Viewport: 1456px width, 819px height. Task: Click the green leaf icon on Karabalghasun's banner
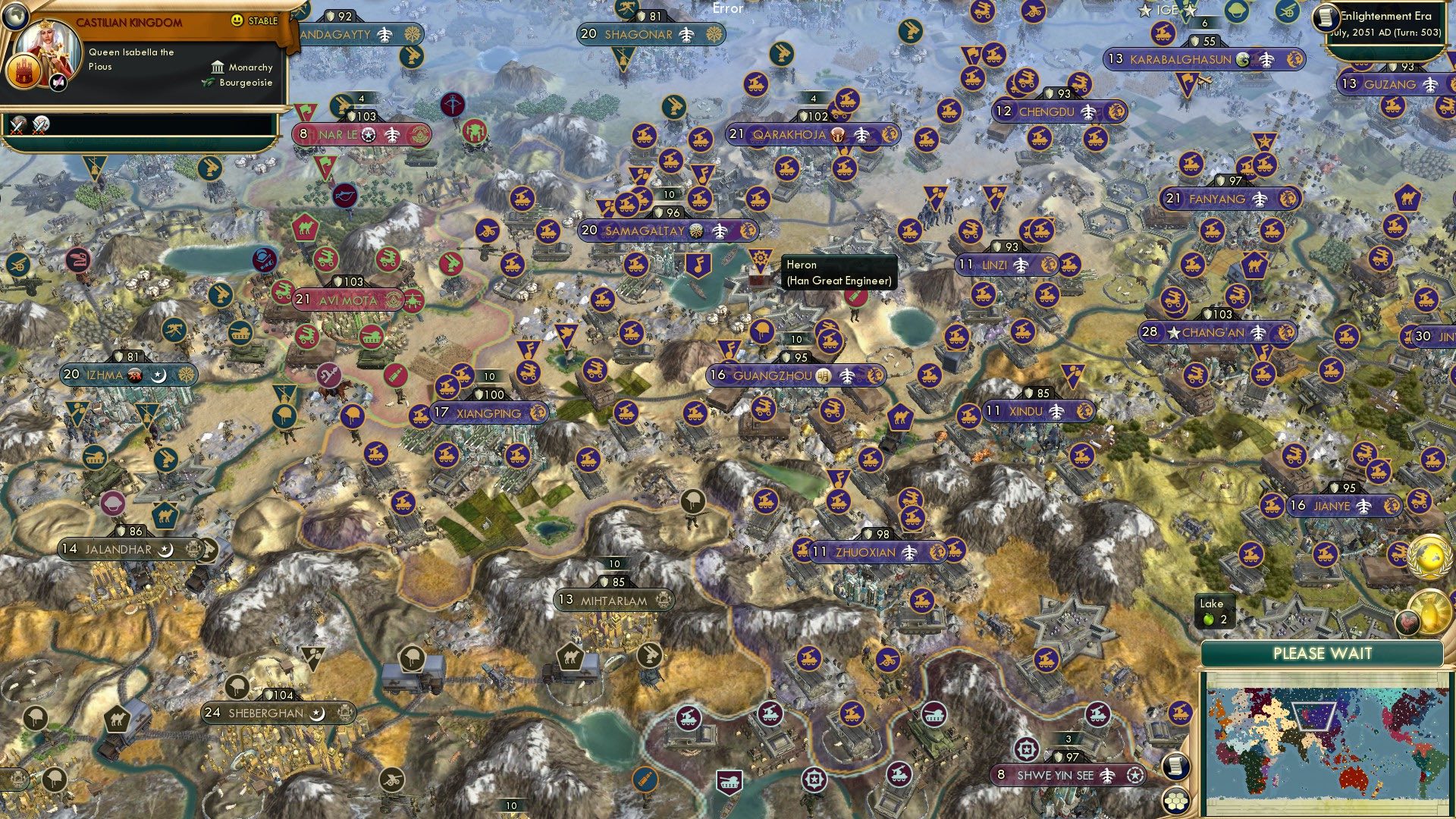pyautogui.click(x=1243, y=59)
